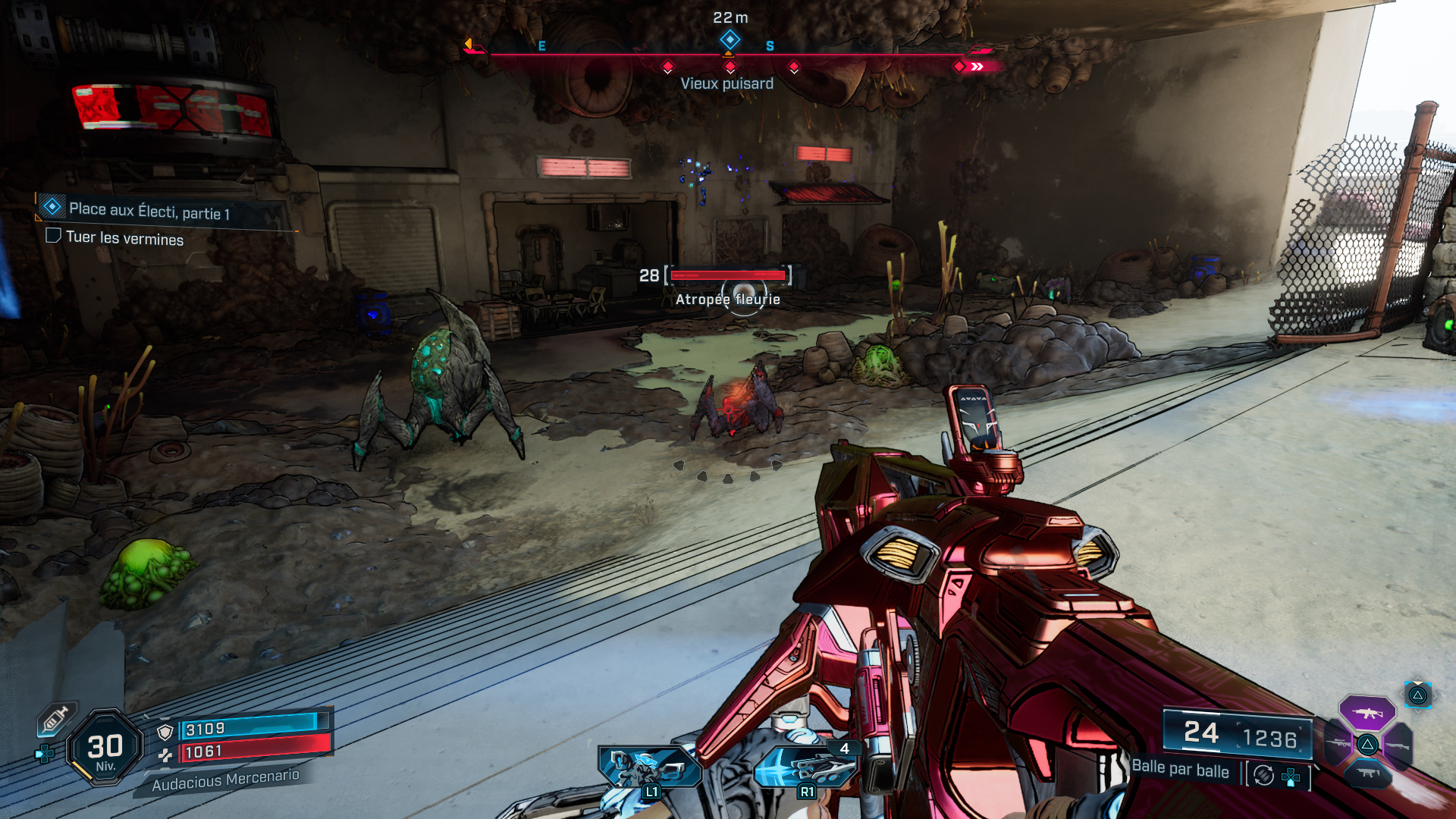Click the reload circular-arrows icon
This screenshot has width=1456, height=819.
pyautogui.click(x=1264, y=774)
